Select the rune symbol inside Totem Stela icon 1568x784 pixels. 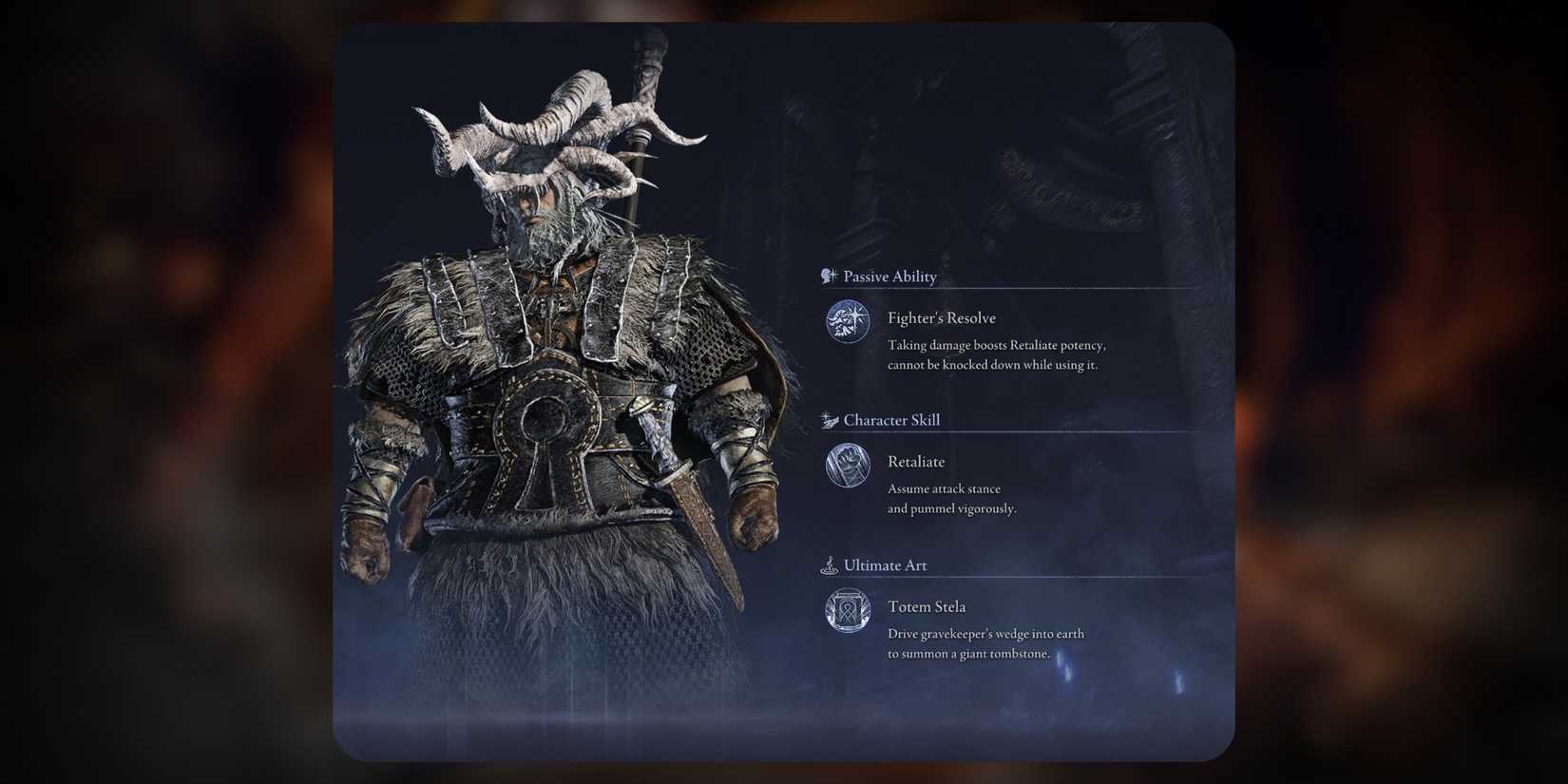coord(848,611)
